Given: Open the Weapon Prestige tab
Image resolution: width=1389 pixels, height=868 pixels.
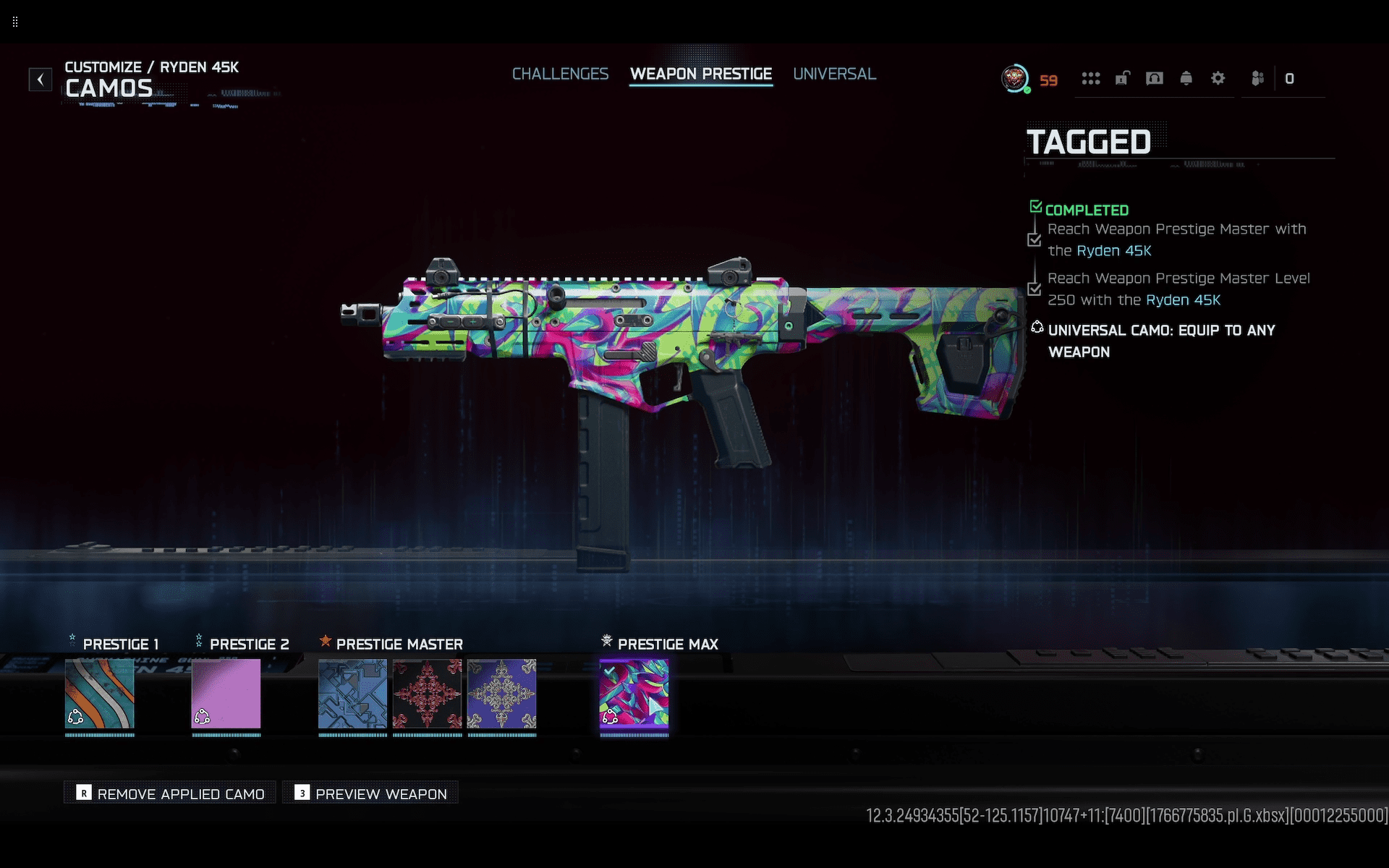Looking at the screenshot, I should point(700,74).
